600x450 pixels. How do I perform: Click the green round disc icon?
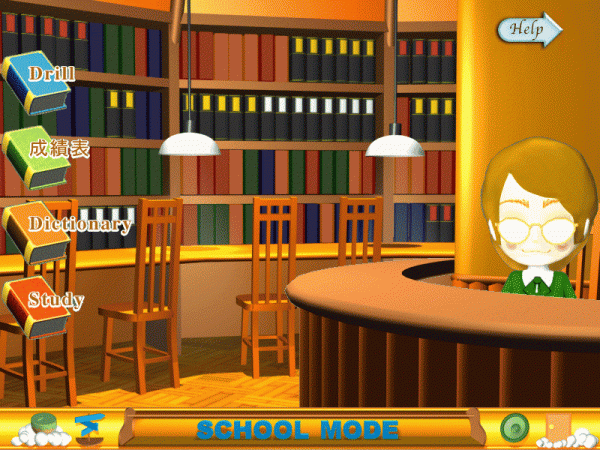515,427
